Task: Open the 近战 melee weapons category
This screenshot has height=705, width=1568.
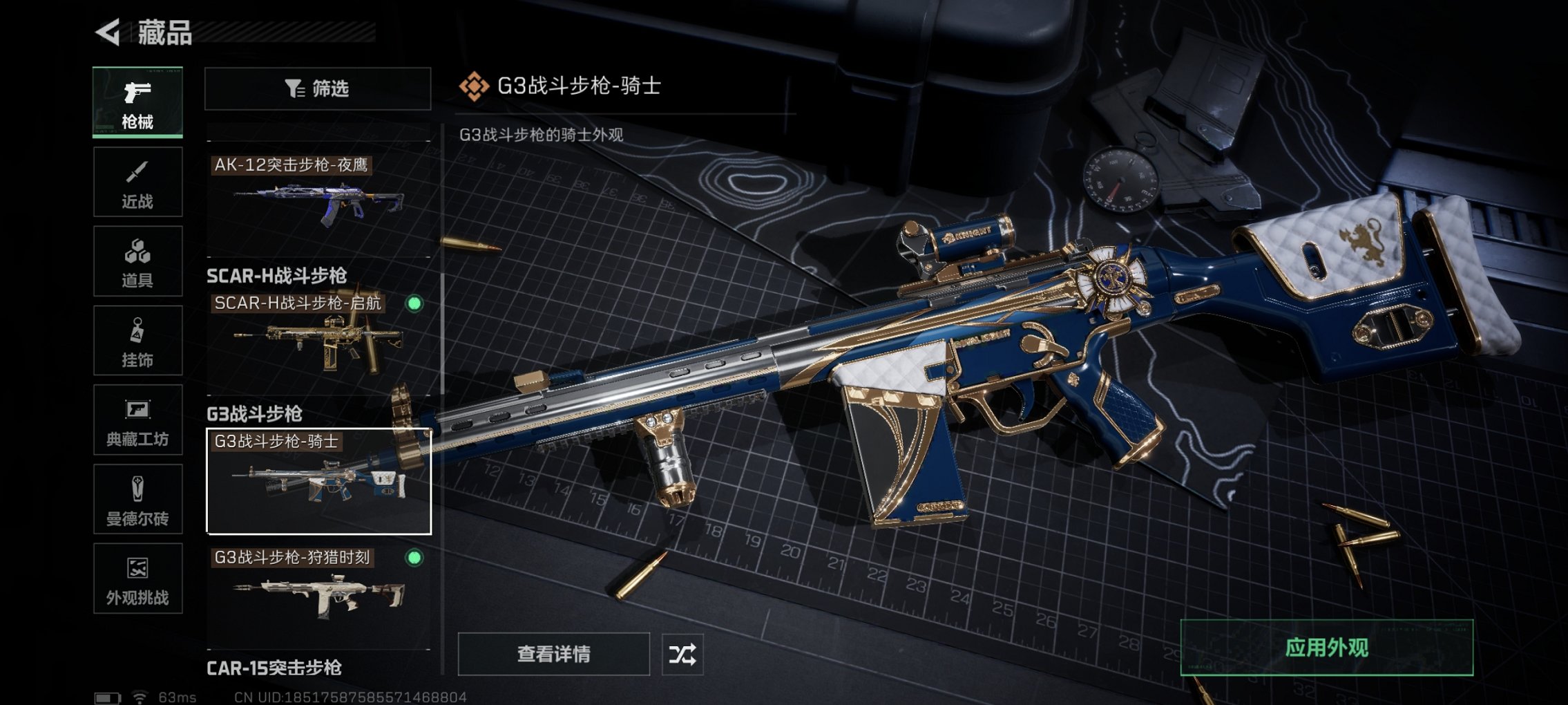Action: pos(137,181)
